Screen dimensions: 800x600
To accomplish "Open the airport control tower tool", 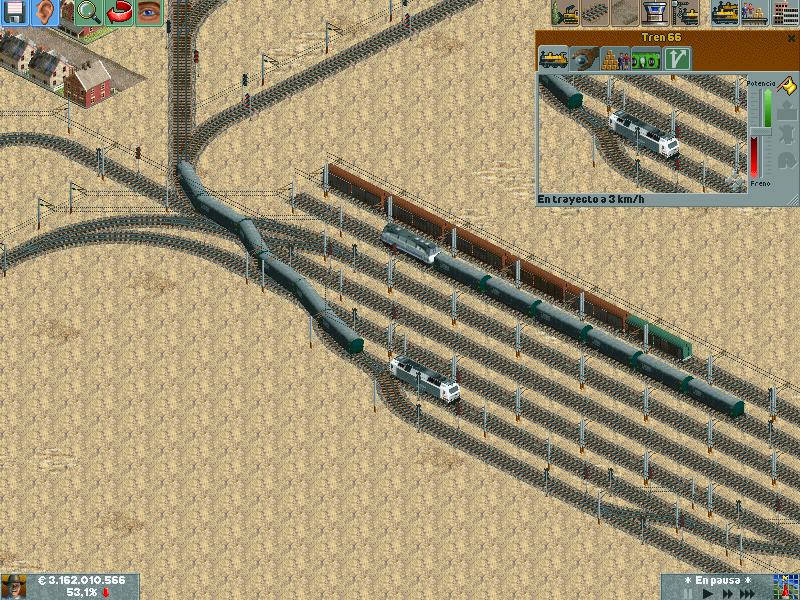I will [x=656, y=13].
